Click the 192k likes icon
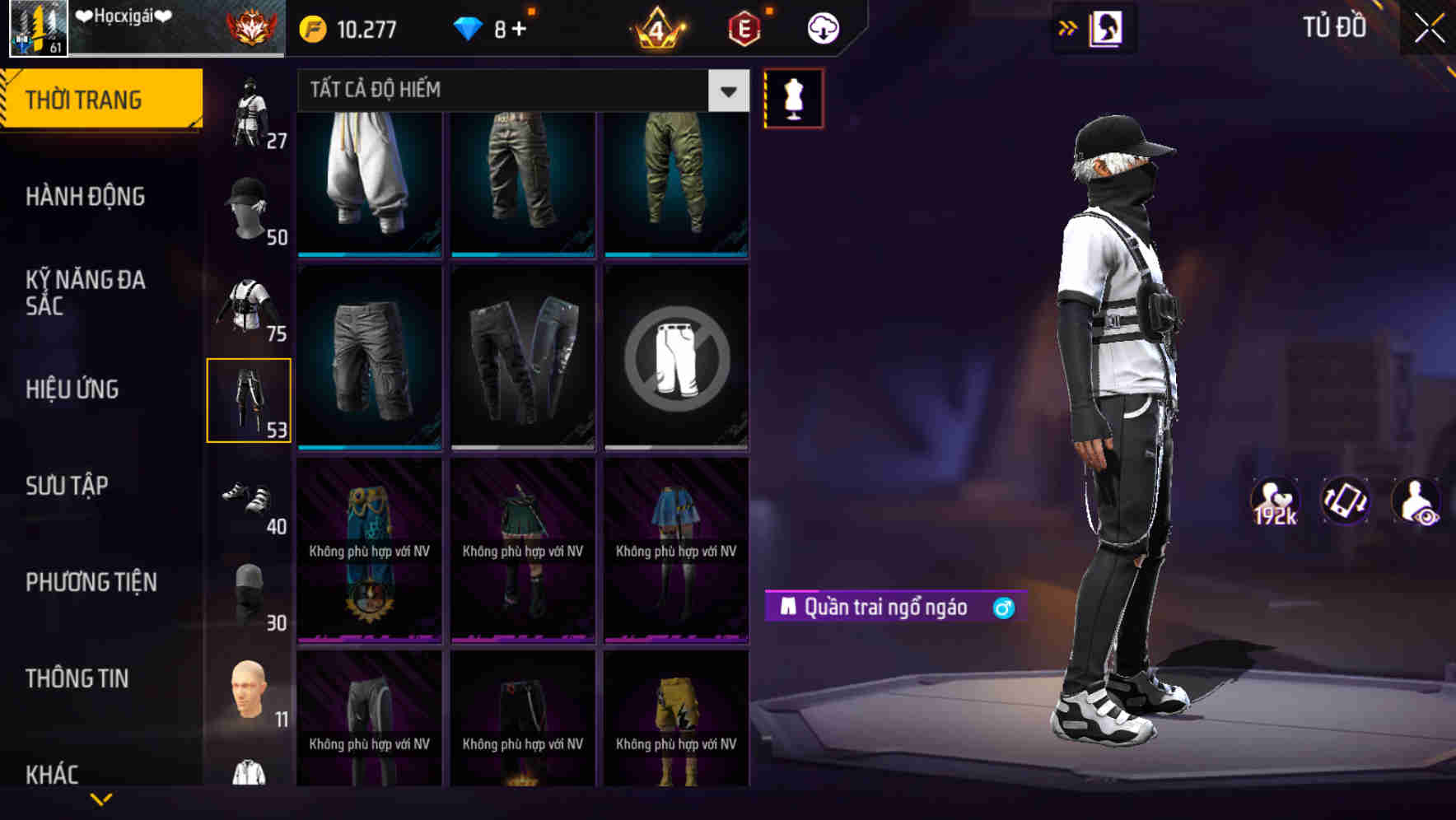The width and height of the screenshot is (1456, 820). click(x=1275, y=501)
